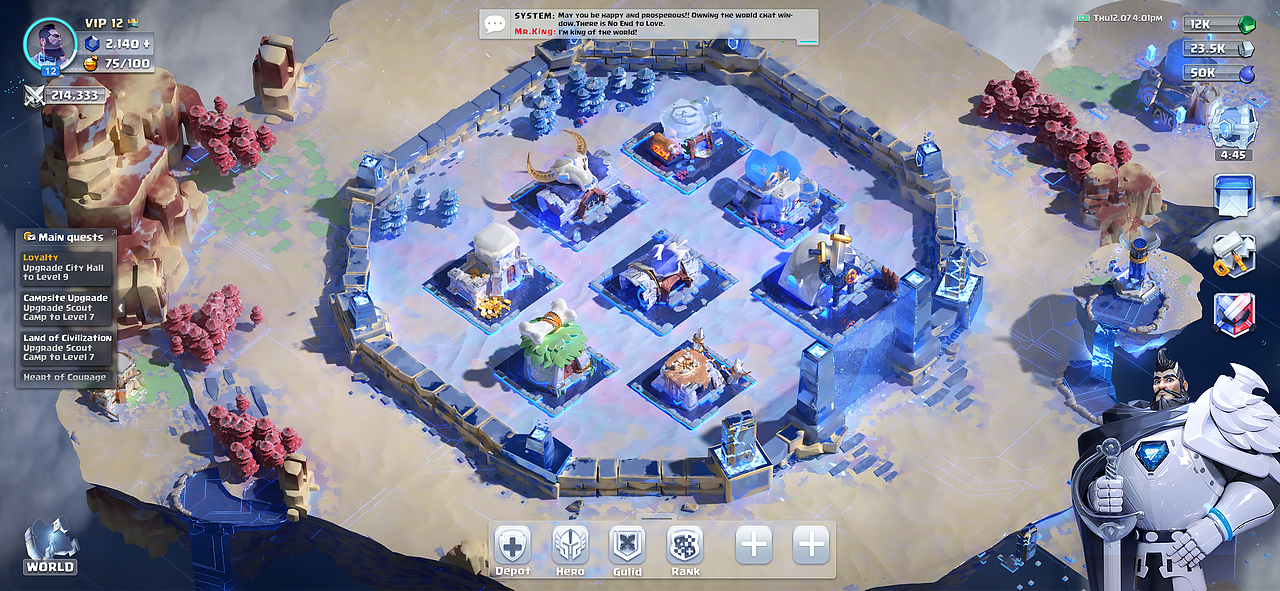Go to the World map
This screenshot has width=1280, height=591.
pos(50,548)
